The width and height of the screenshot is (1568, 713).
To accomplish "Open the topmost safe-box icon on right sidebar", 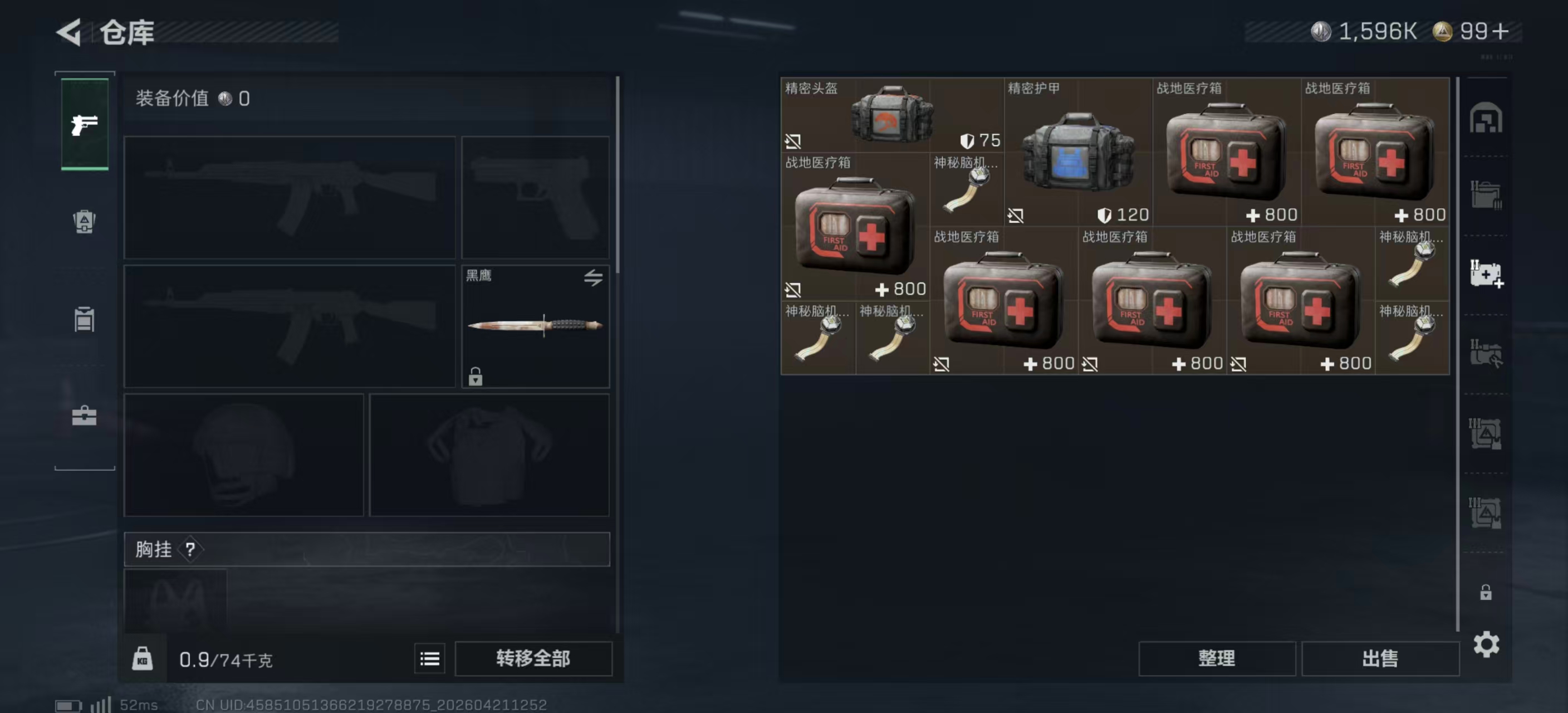I will coord(1487,118).
